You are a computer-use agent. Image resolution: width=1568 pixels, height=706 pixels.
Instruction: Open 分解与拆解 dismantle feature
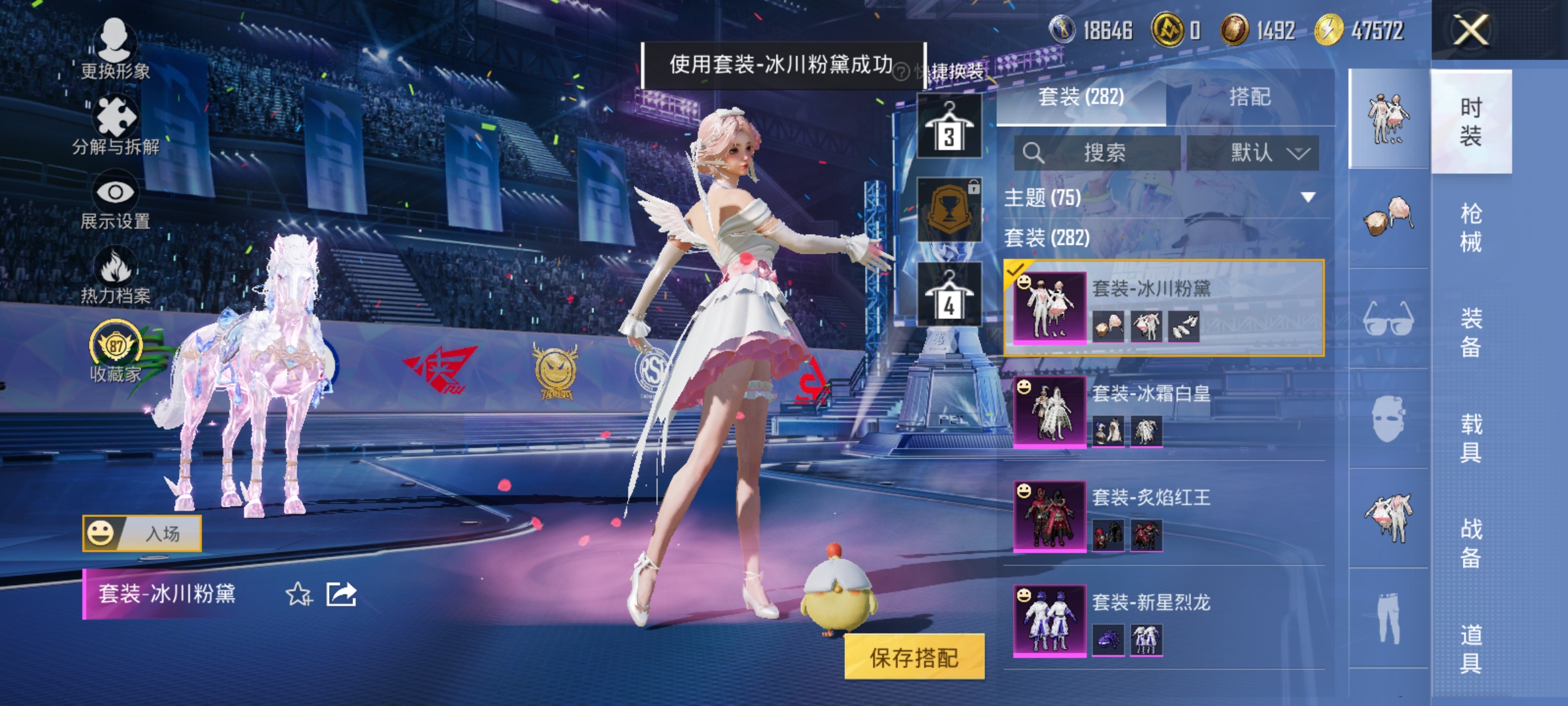click(114, 121)
